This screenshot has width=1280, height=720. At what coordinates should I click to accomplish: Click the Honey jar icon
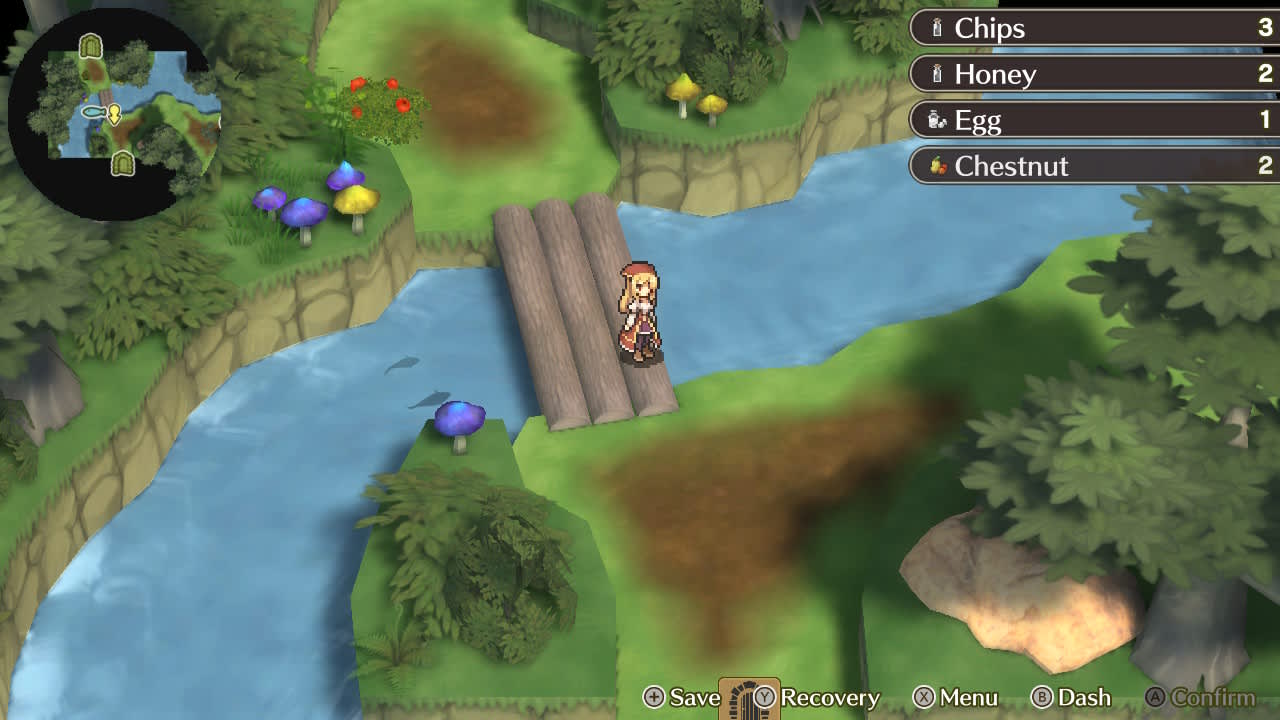[935, 74]
